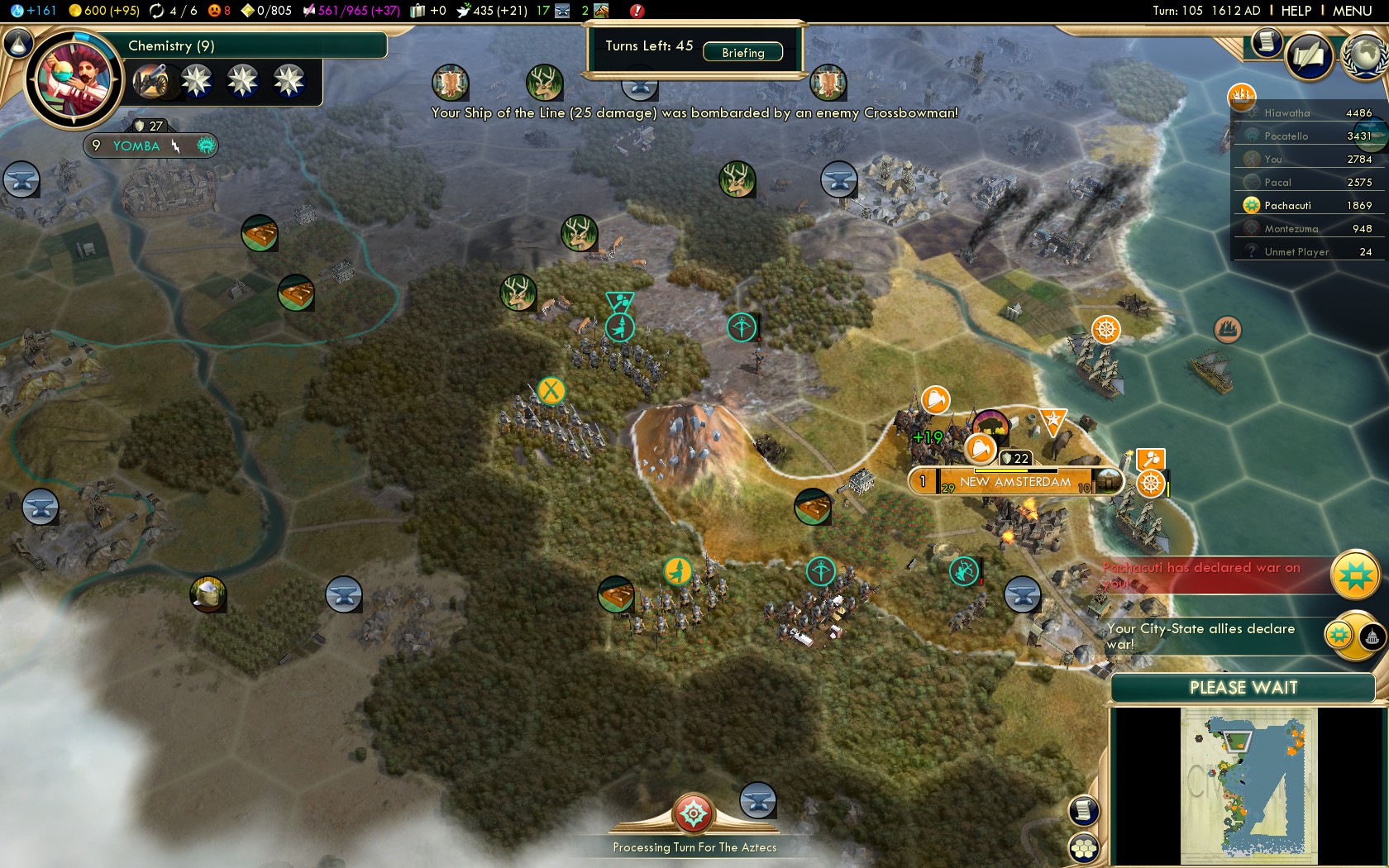1389x868 pixels.
Task: Open the Chemistry research portrait
Action: coord(74,80)
